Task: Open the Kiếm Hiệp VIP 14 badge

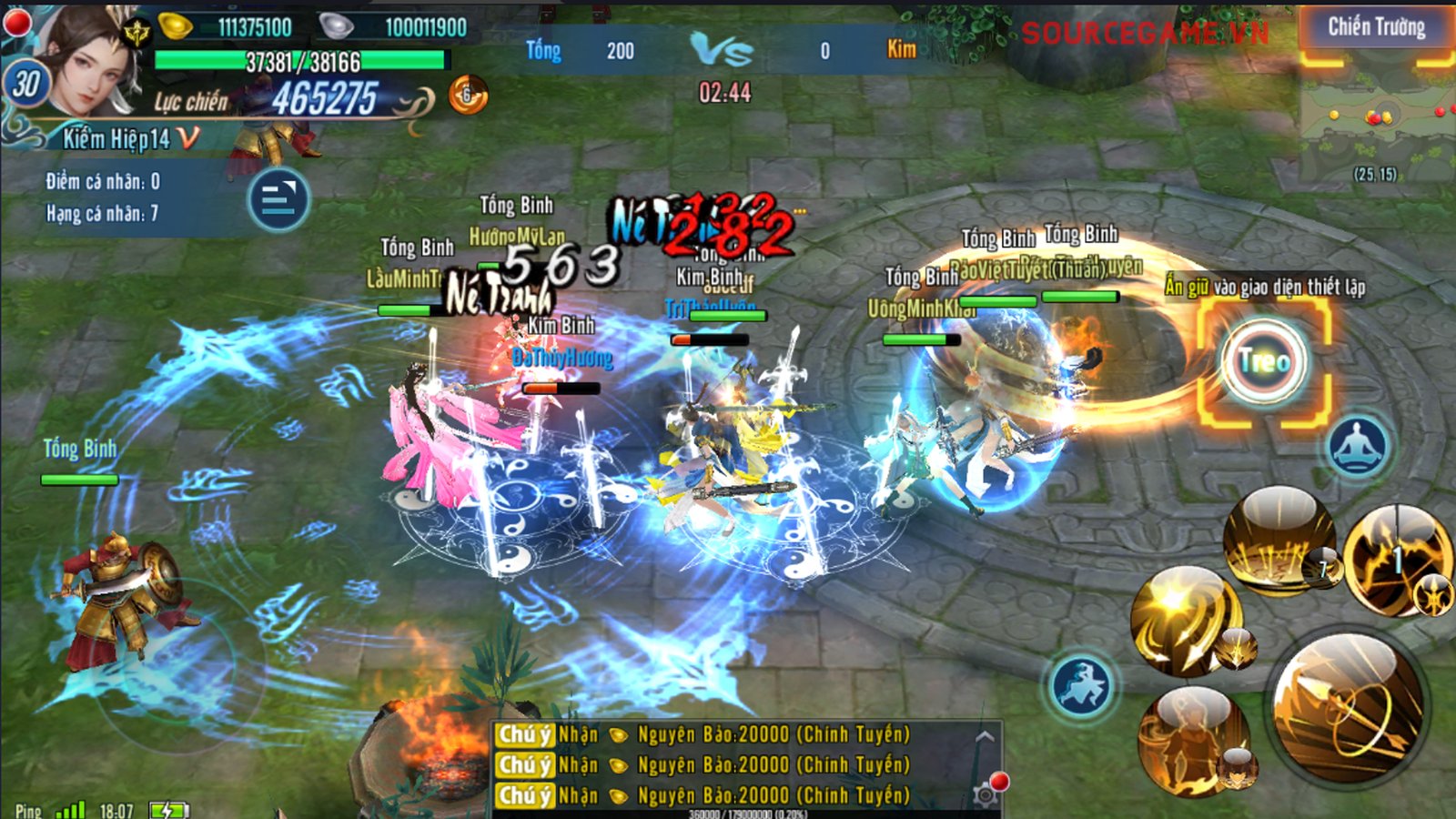Action: tap(129, 138)
